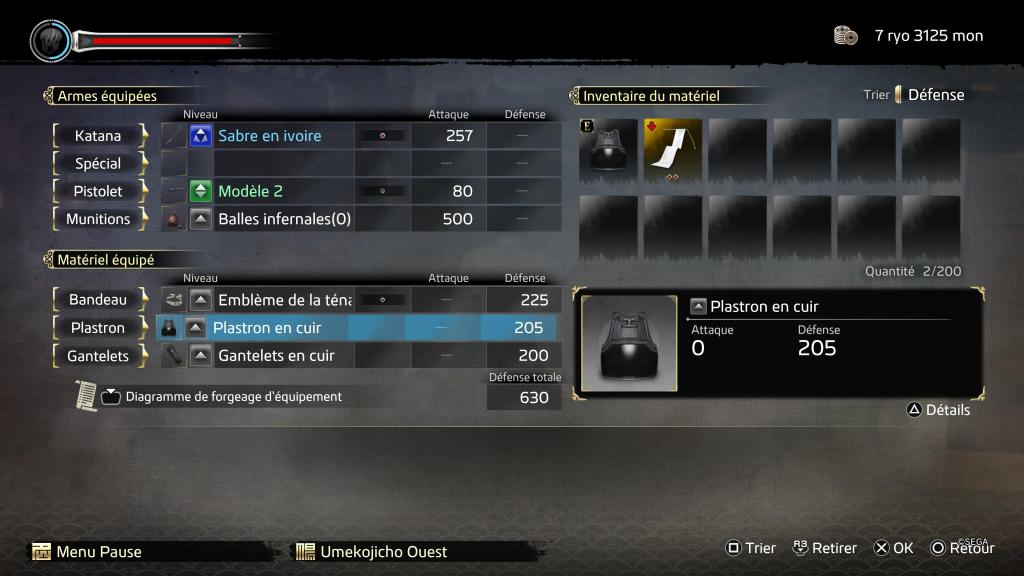This screenshot has height=576, width=1024.
Task: Select the Sabre en ivoire row
Action: 270,135
